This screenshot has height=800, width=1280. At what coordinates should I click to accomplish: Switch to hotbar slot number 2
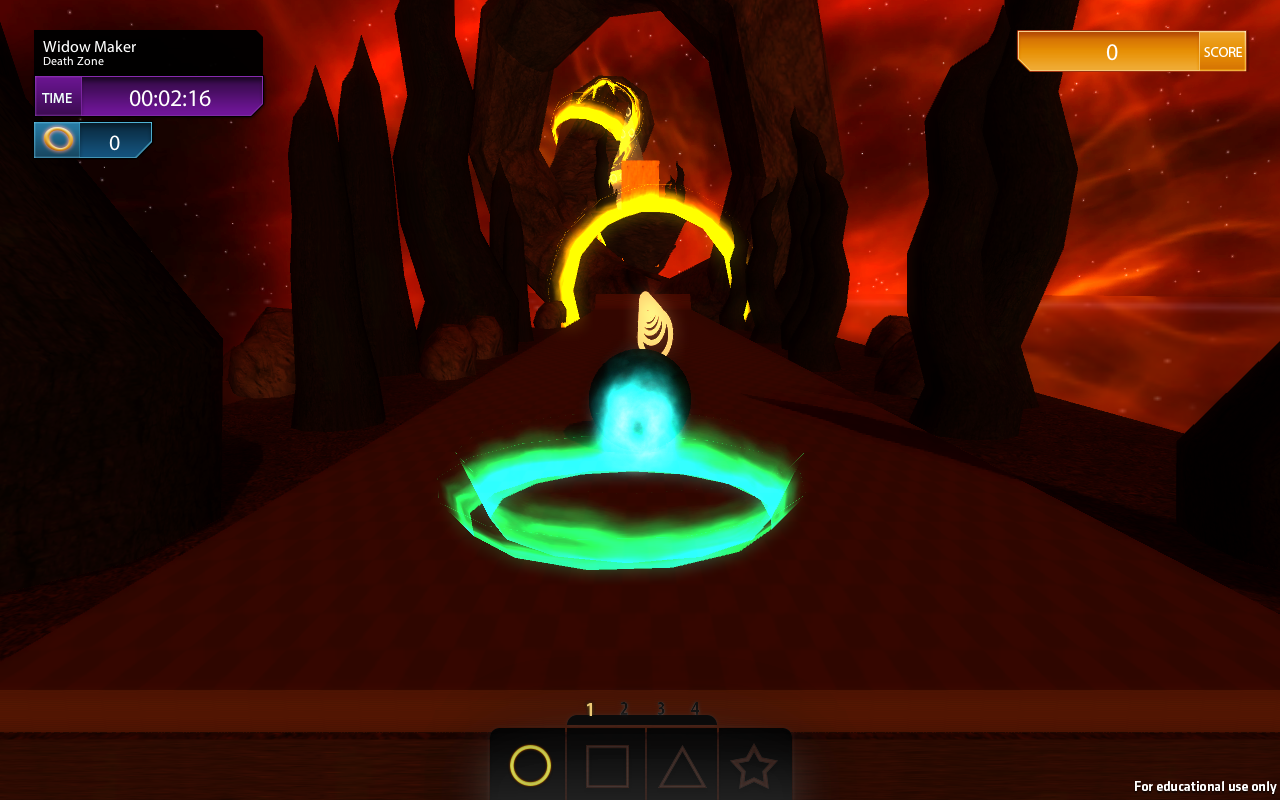[624, 708]
